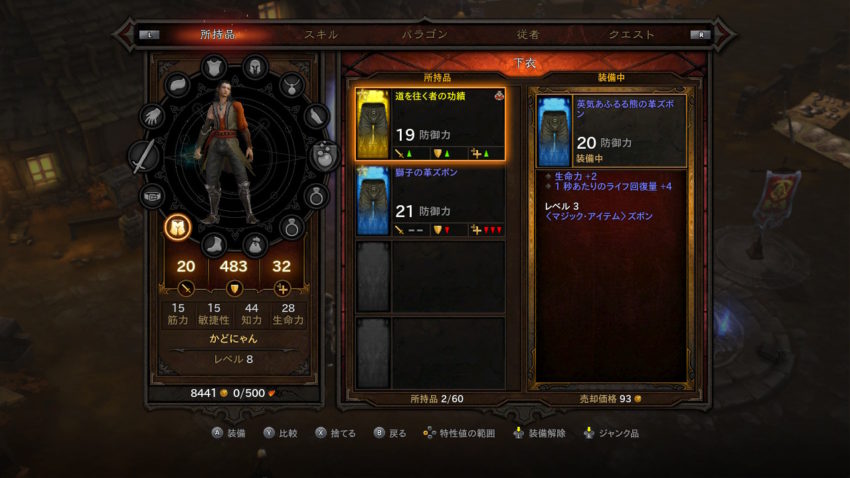
Task: Switch to the スキル (Skills) tab
Action: pyautogui.click(x=321, y=34)
